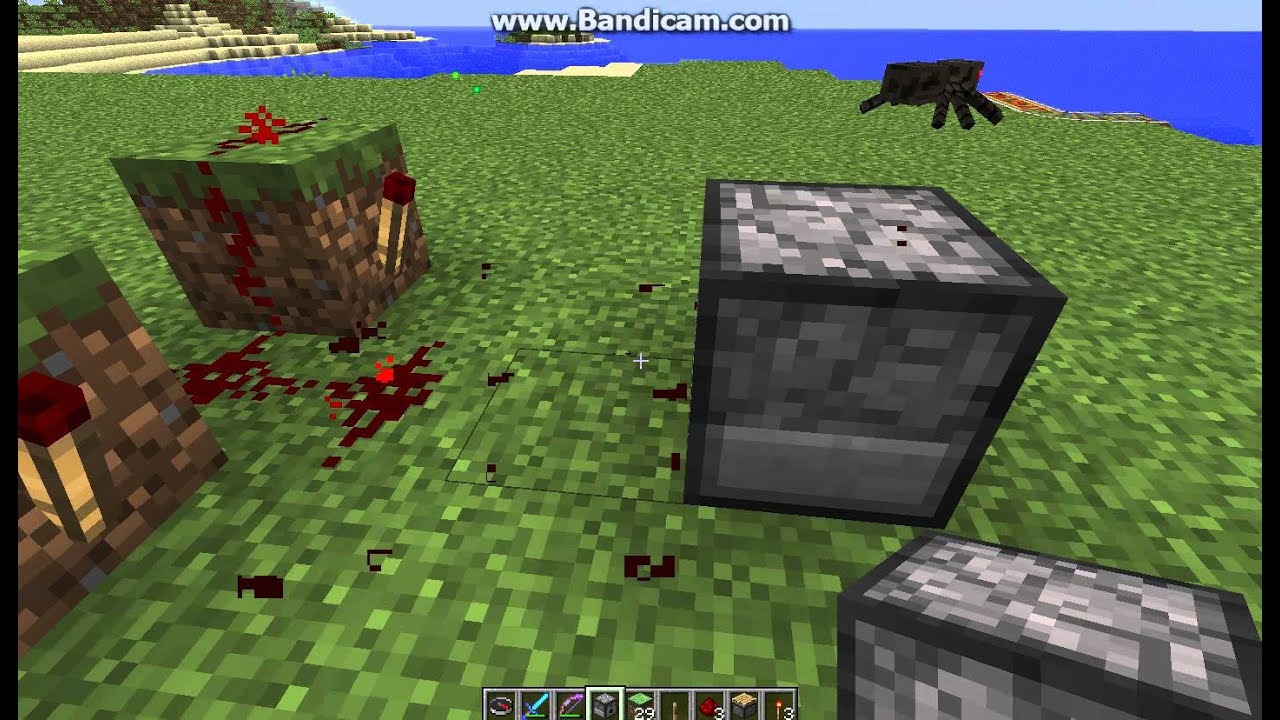Equip the diamond sword from hotbar
The width and height of the screenshot is (1280, 720).
coord(536,705)
